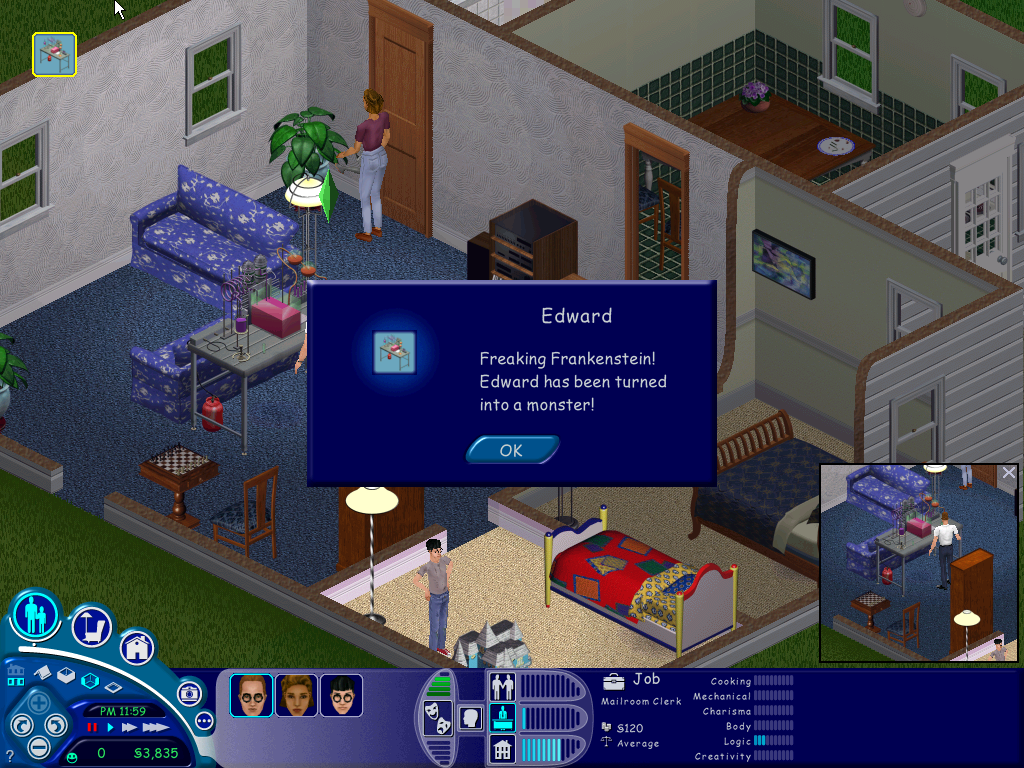The width and height of the screenshot is (1024, 768).
Task: Select the glasses-wearing Sim with brown hair
Action: coord(251,695)
